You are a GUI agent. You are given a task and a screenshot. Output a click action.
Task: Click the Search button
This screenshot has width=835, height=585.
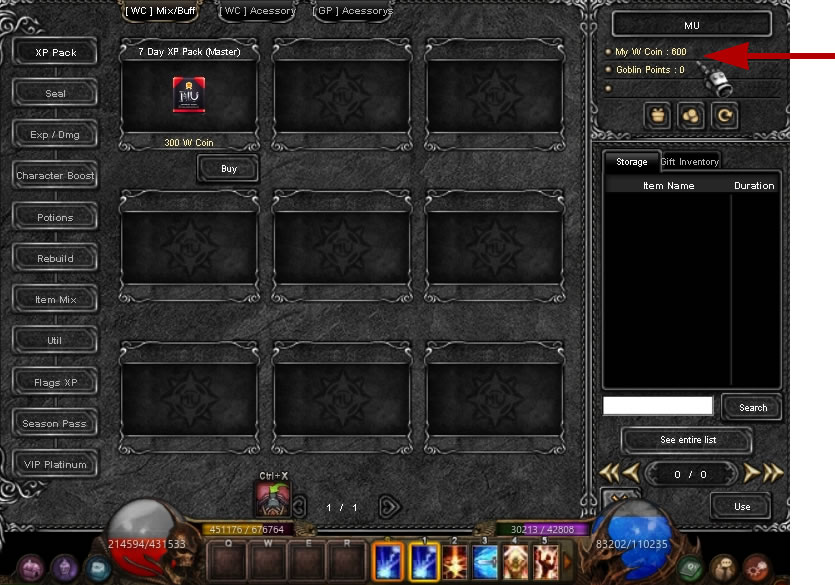[753, 407]
